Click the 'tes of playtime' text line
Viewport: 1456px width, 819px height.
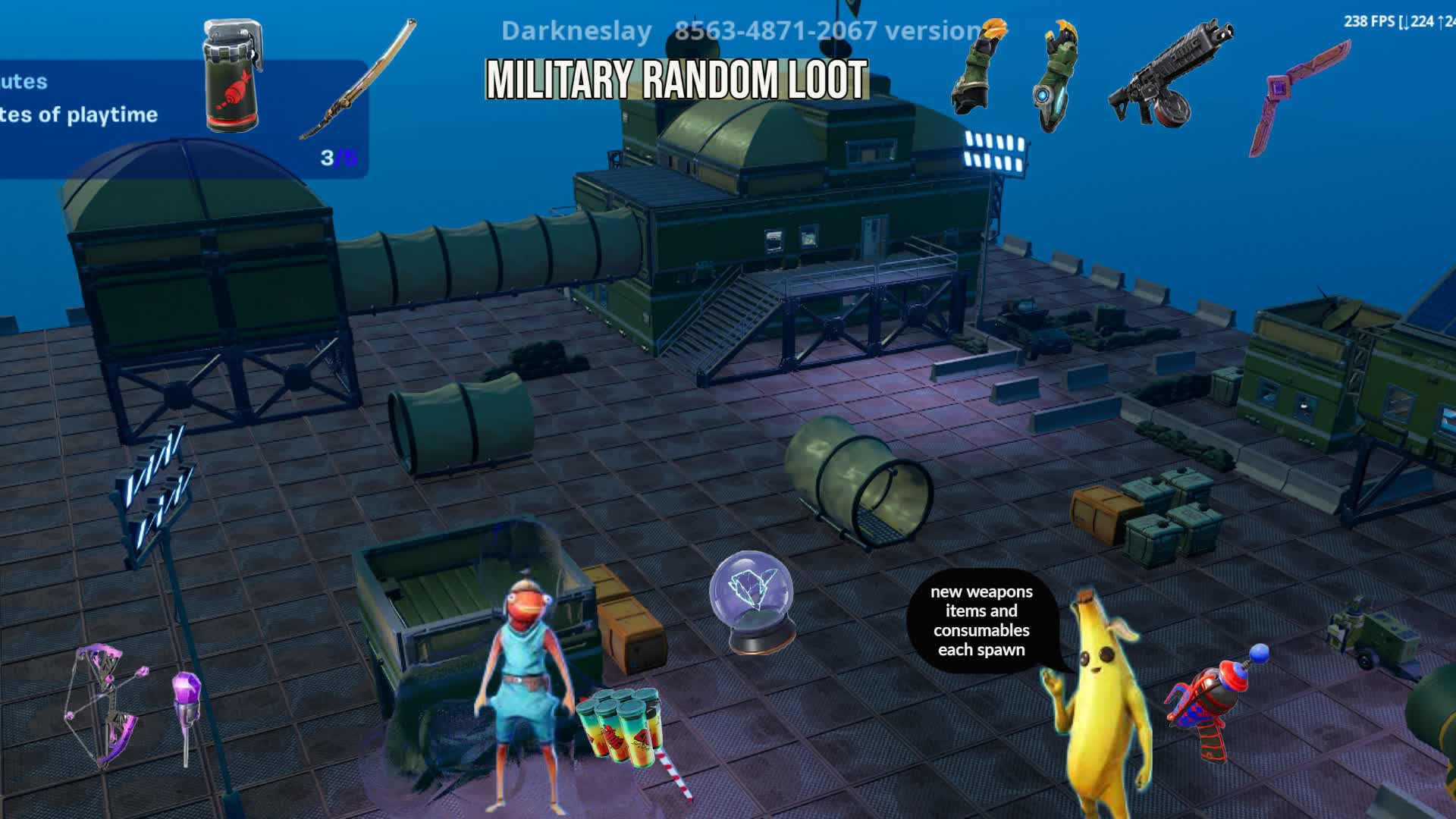[80, 115]
